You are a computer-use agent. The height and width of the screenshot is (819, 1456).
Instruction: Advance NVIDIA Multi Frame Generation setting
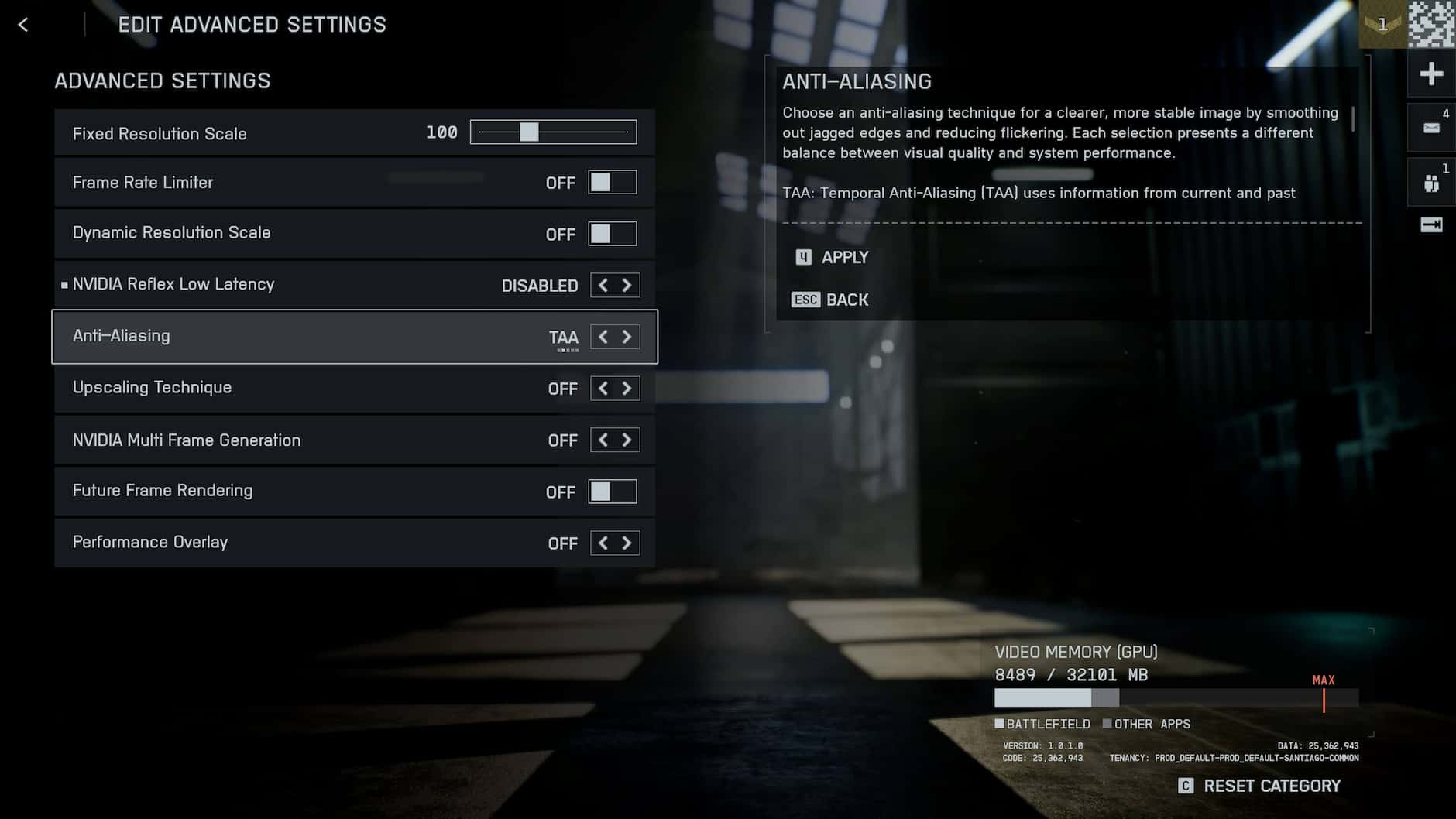pyautogui.click(x=627, y=440)
